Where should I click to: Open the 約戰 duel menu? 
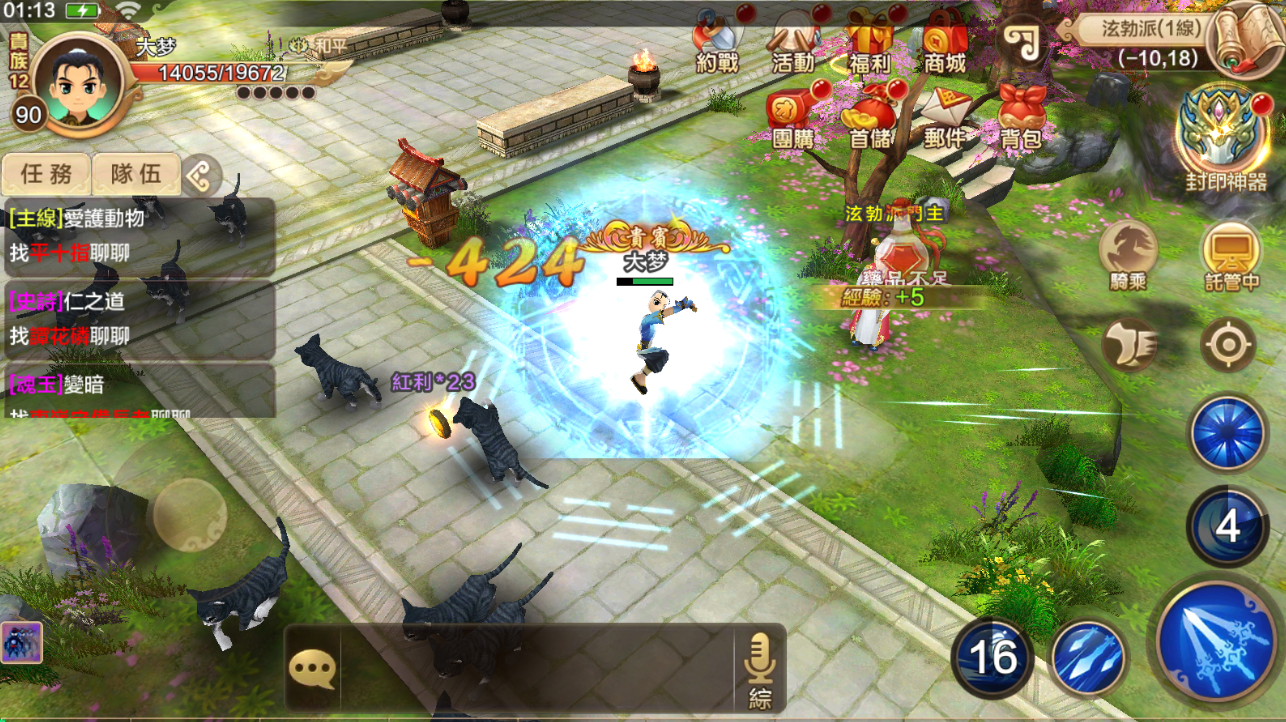(716, 41)
